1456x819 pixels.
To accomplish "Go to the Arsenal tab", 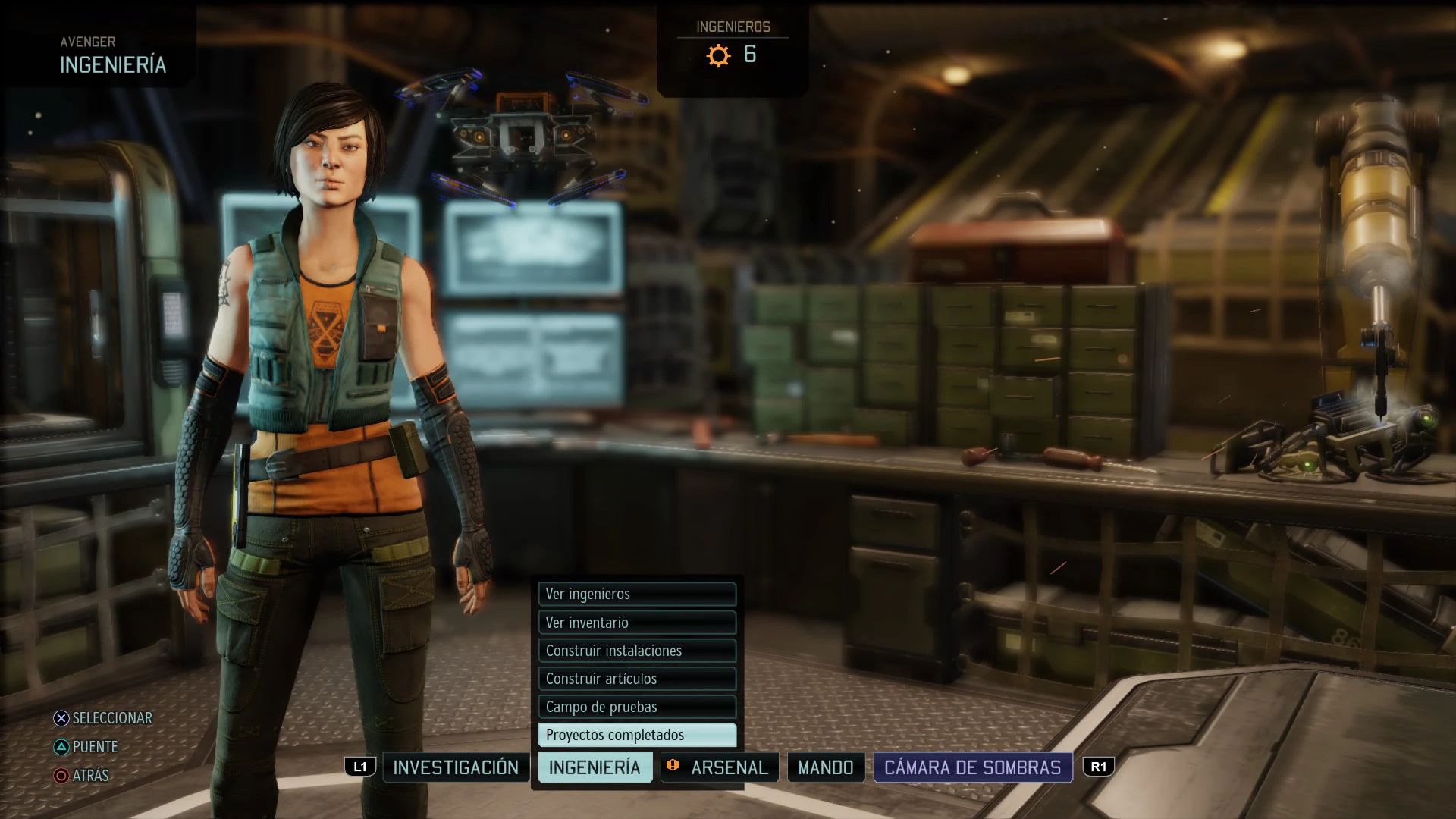I will pos(720,767).
